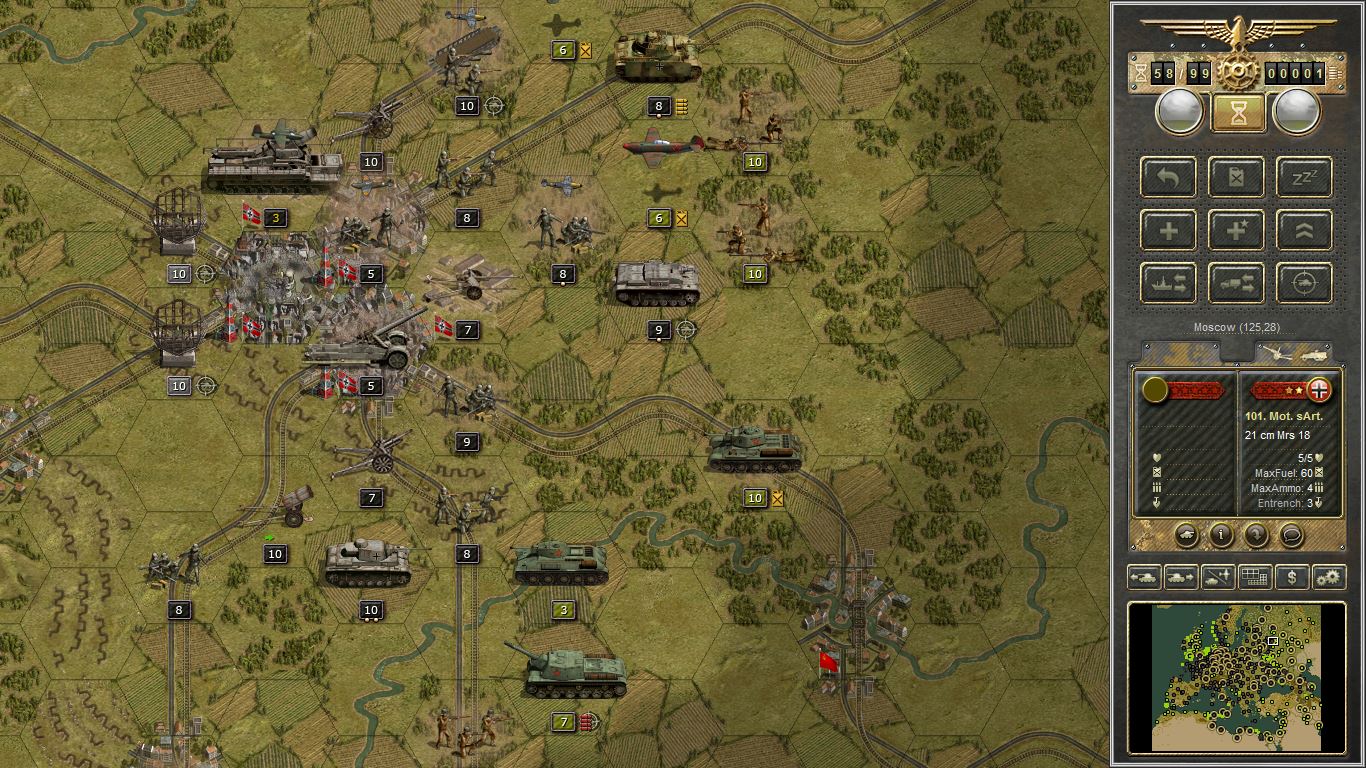Reinforce the unit using the plus icon
The image size is (1366, 768).
click(x=1168, y=230)
